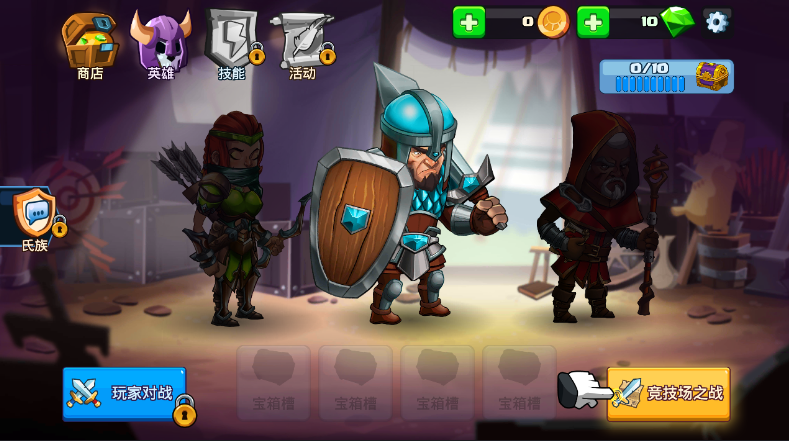
Task: Open the locked 氏族 clan shield
Action: 35,214
